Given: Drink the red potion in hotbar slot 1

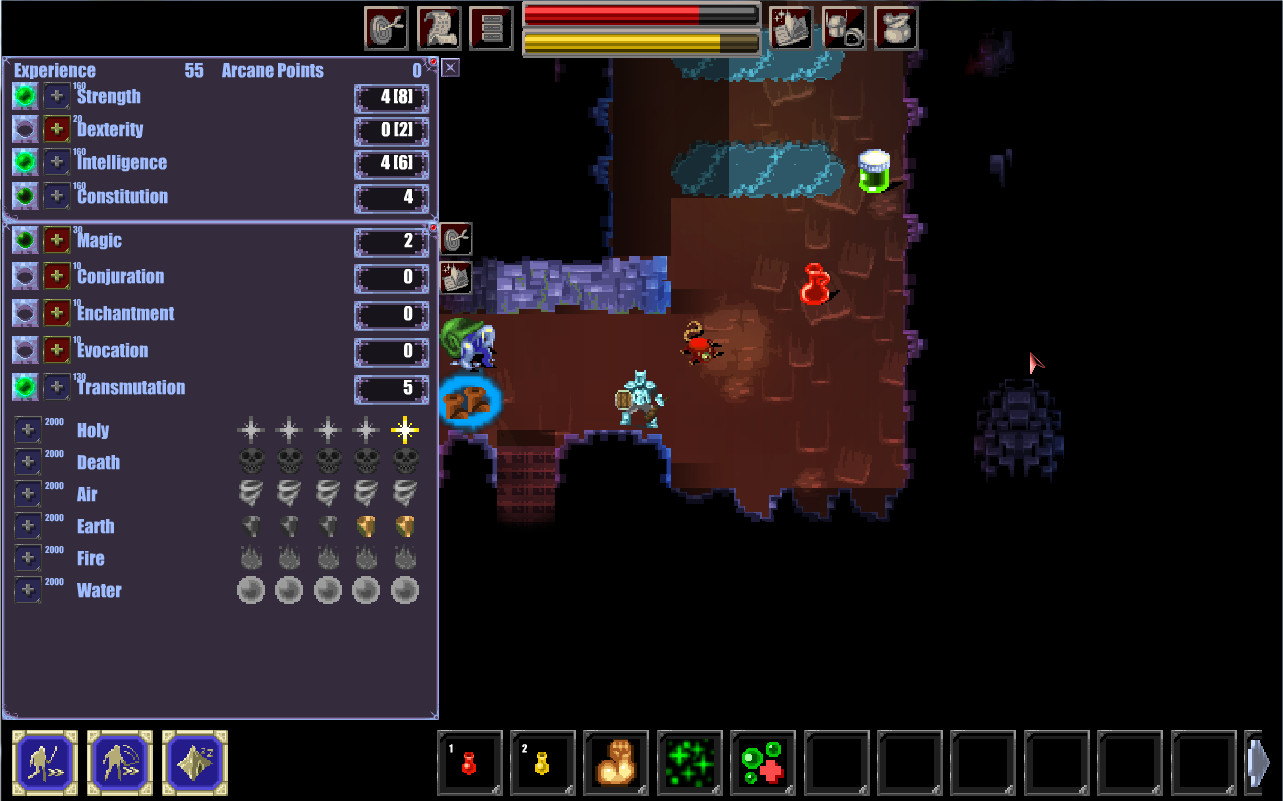Looking at the screenshot, I should pos(468,762).
